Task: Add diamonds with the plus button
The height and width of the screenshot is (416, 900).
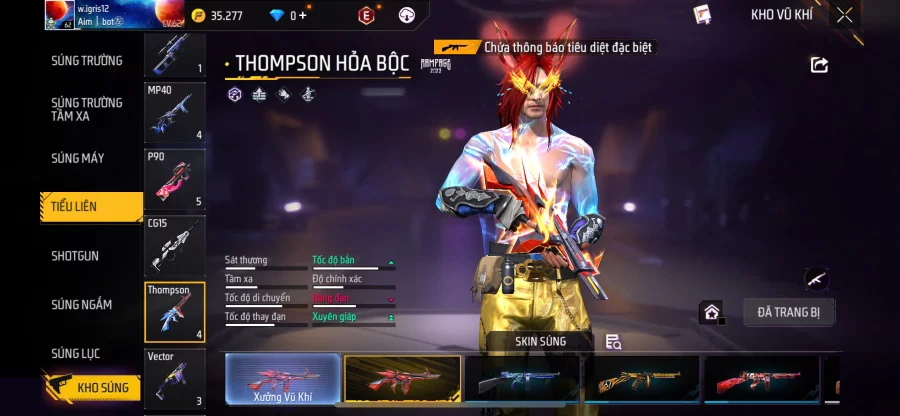Action: click(x=303, y=16)
